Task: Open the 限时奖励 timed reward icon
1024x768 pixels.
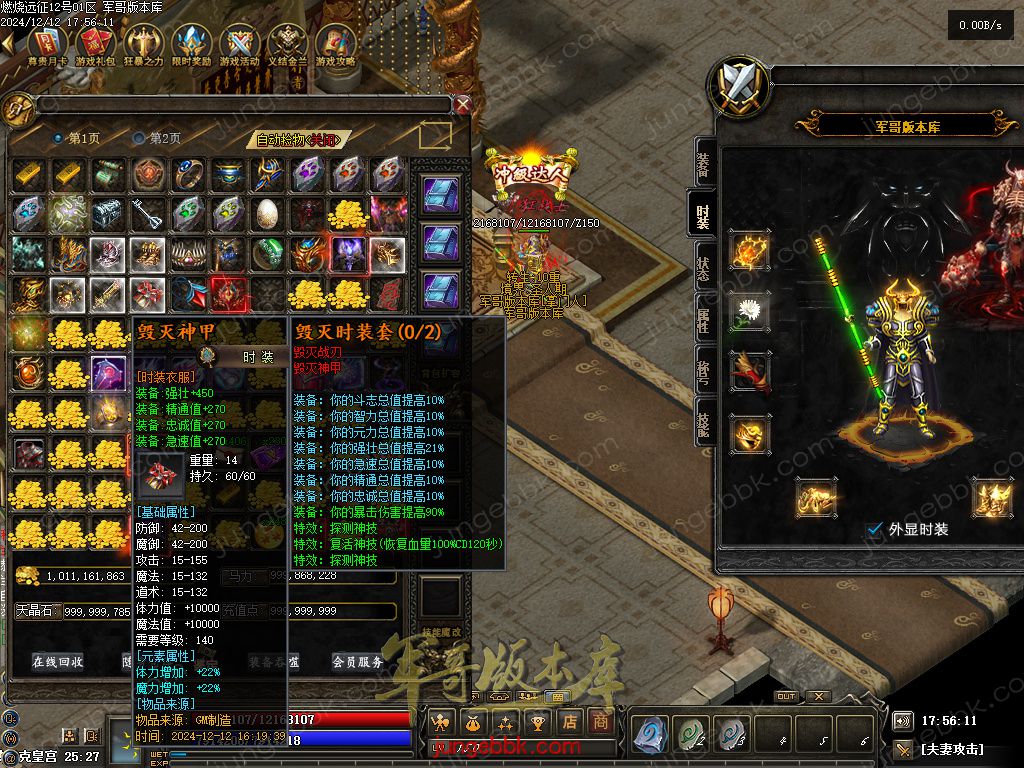Action: pos(191,44)
